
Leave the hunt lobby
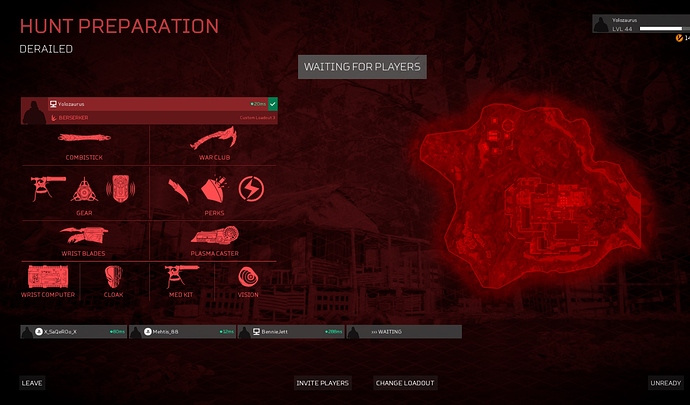(x=32, y=383)
